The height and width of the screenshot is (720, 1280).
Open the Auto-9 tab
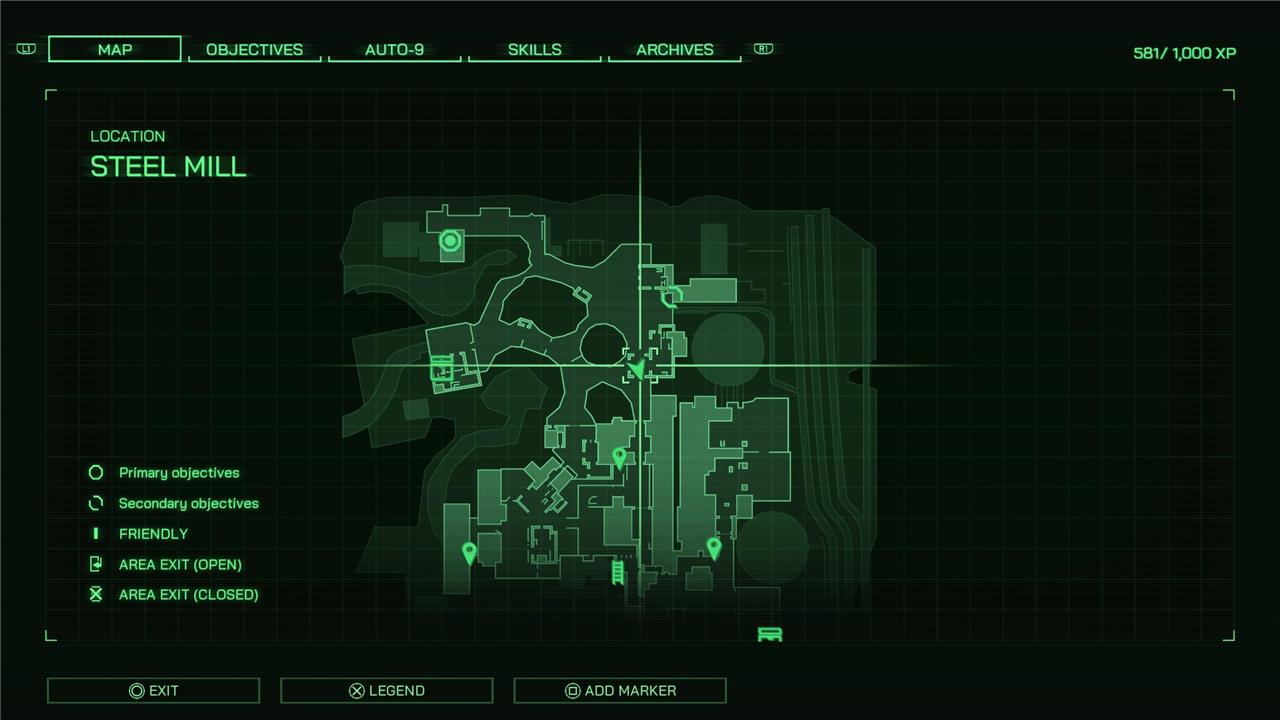coord(394,49)
